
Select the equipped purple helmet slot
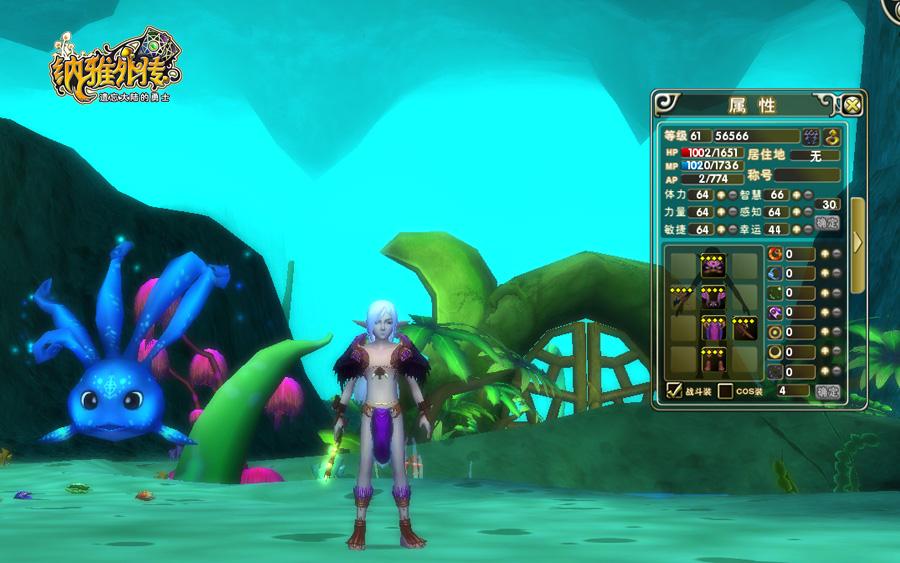click(x=712, y=266)
